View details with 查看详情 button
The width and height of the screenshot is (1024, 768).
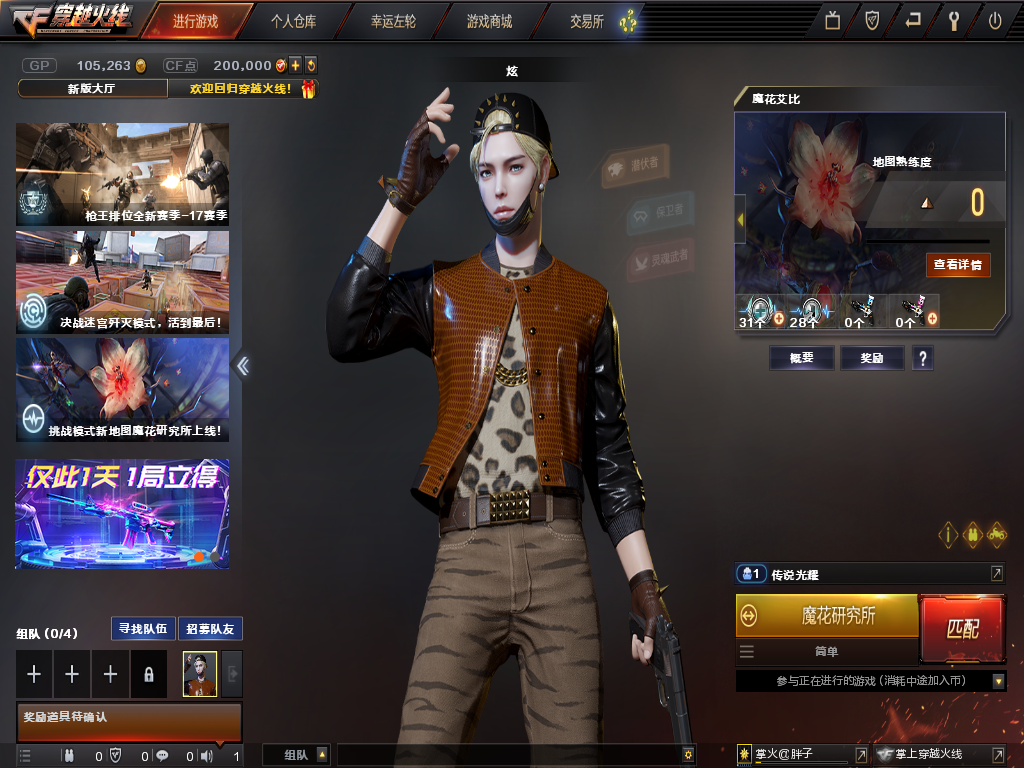[x=958, y=264]
